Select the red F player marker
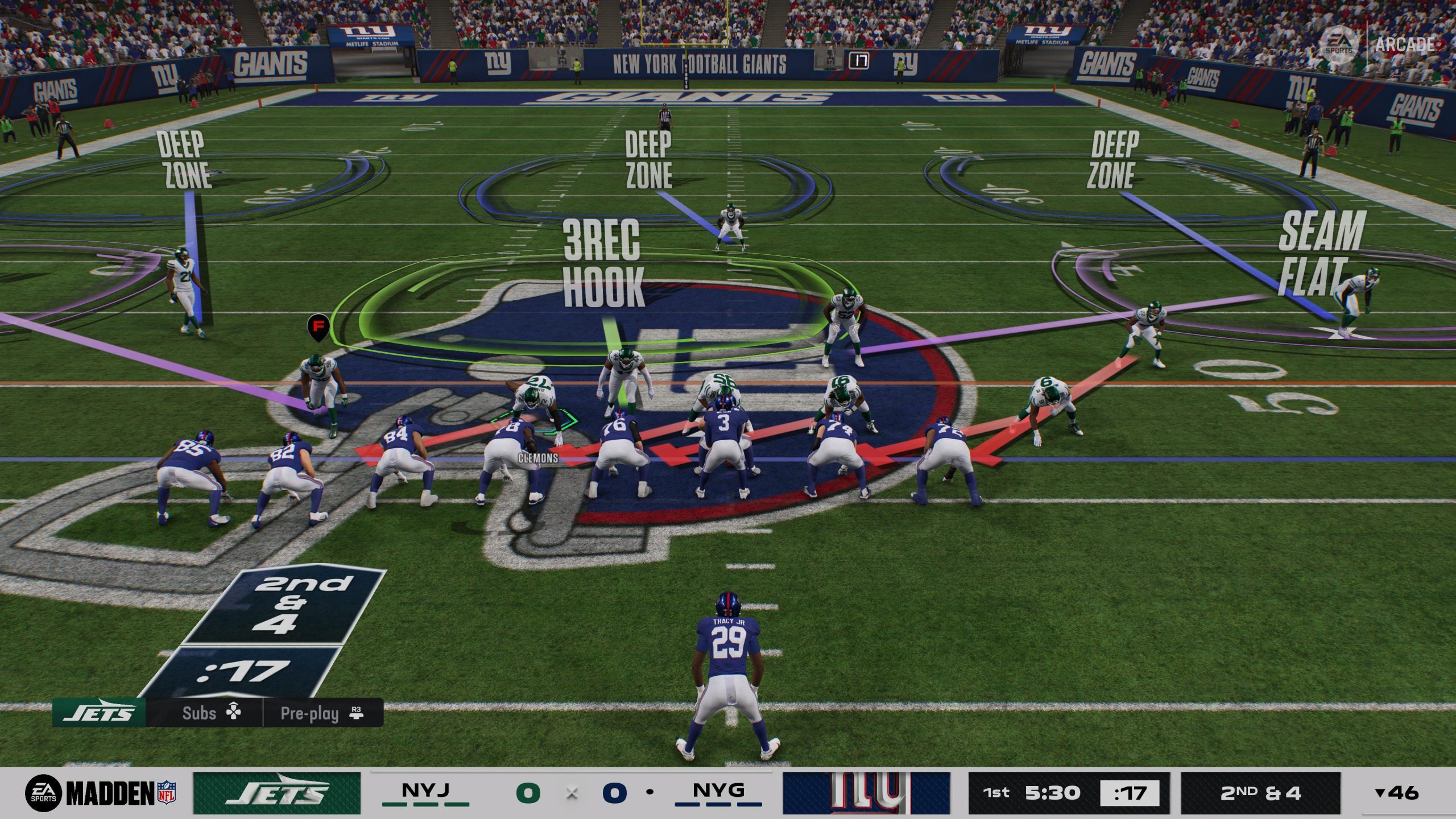Screen dimensions: 1456x819 pos(318,326)
